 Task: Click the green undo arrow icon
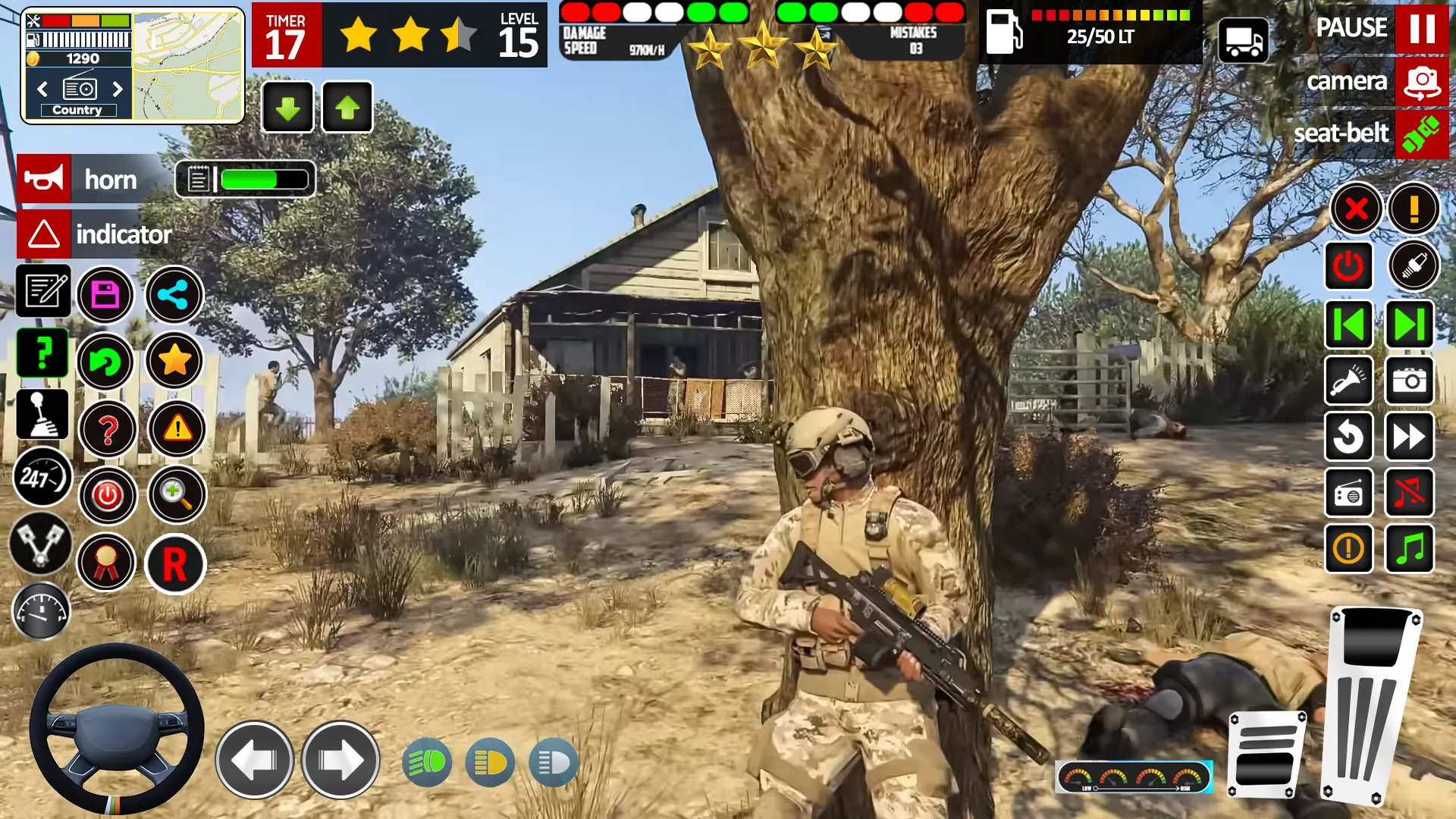point(106,362)
